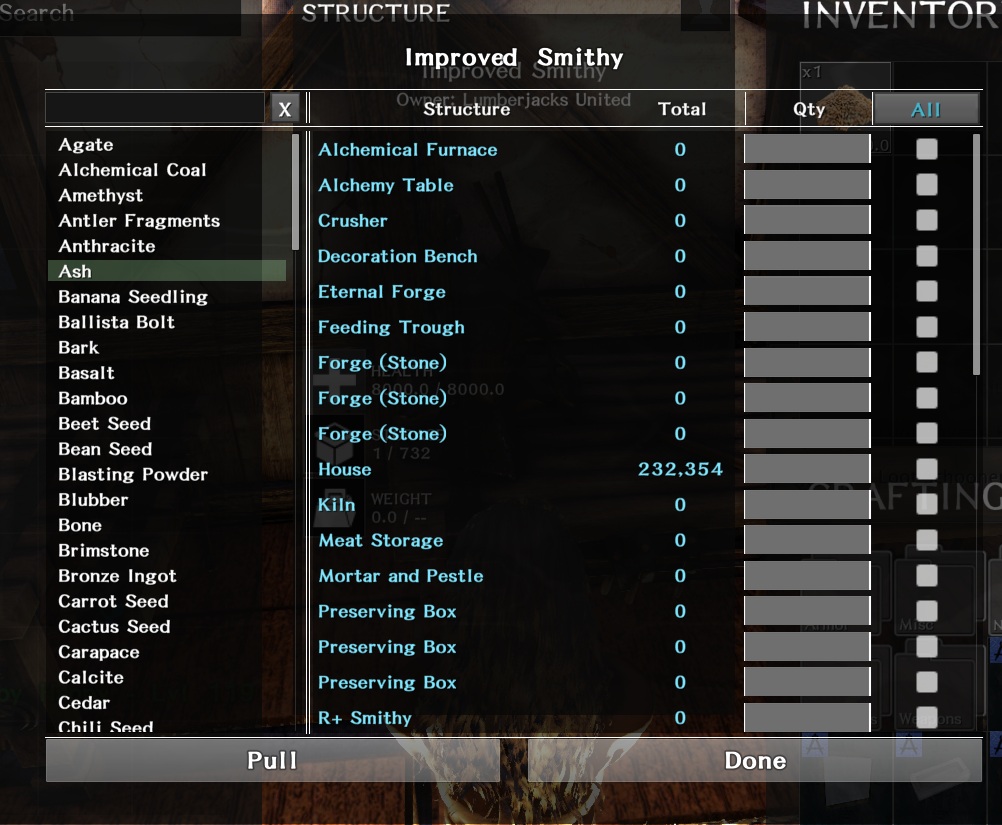Check the Kiln row checkbox
Image resolution: width=1002 pixels, height=825 pixels.
pos(927,505)
